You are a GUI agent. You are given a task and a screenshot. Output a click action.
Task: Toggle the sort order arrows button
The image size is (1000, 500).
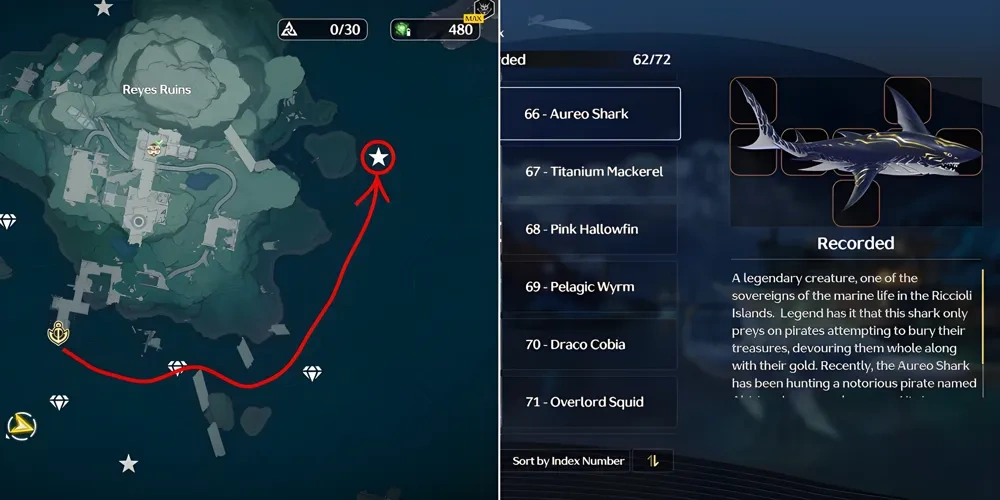coord(653,461)
